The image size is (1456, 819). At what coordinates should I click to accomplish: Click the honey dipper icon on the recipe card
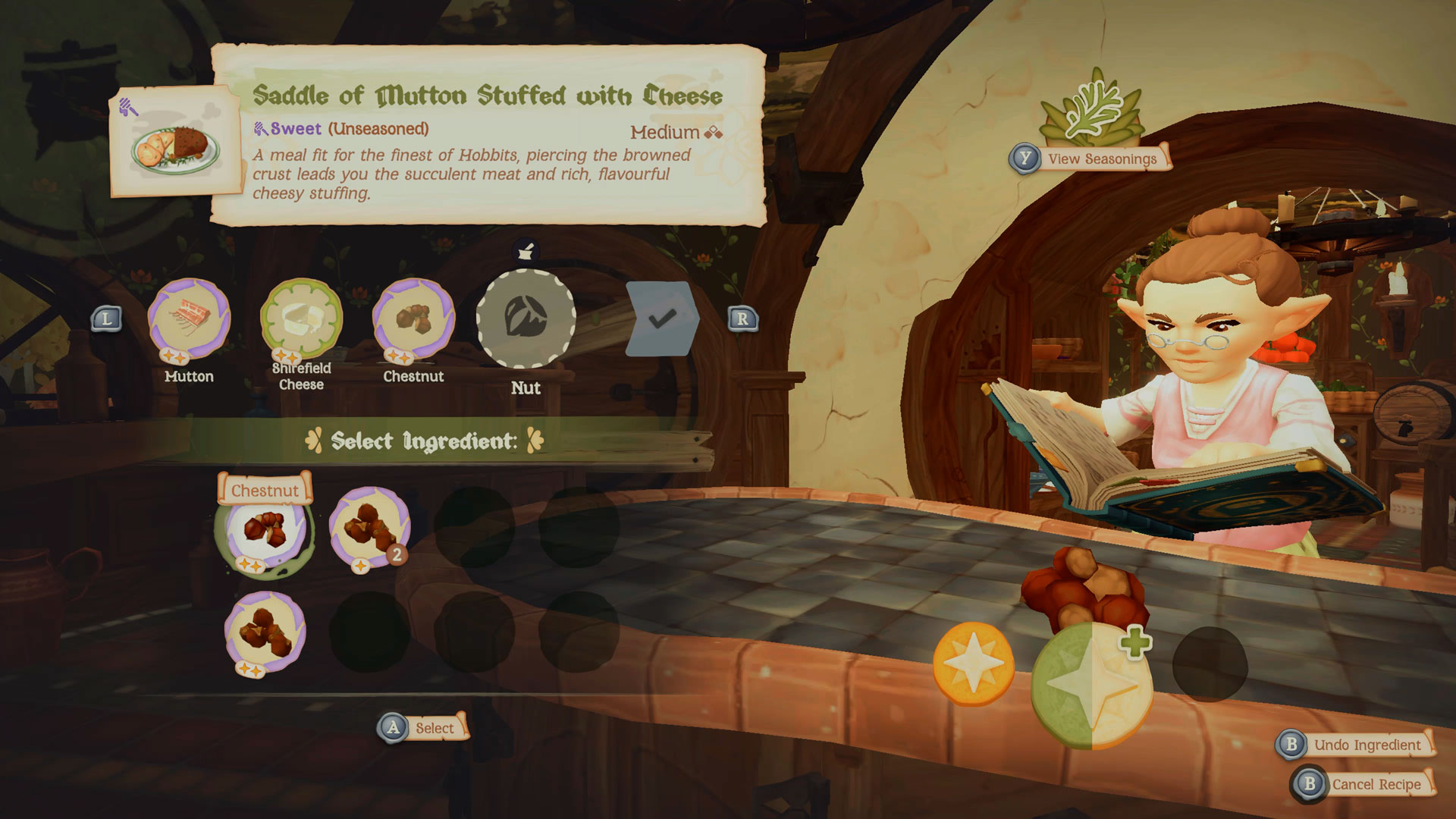click(x=129, y=107)
